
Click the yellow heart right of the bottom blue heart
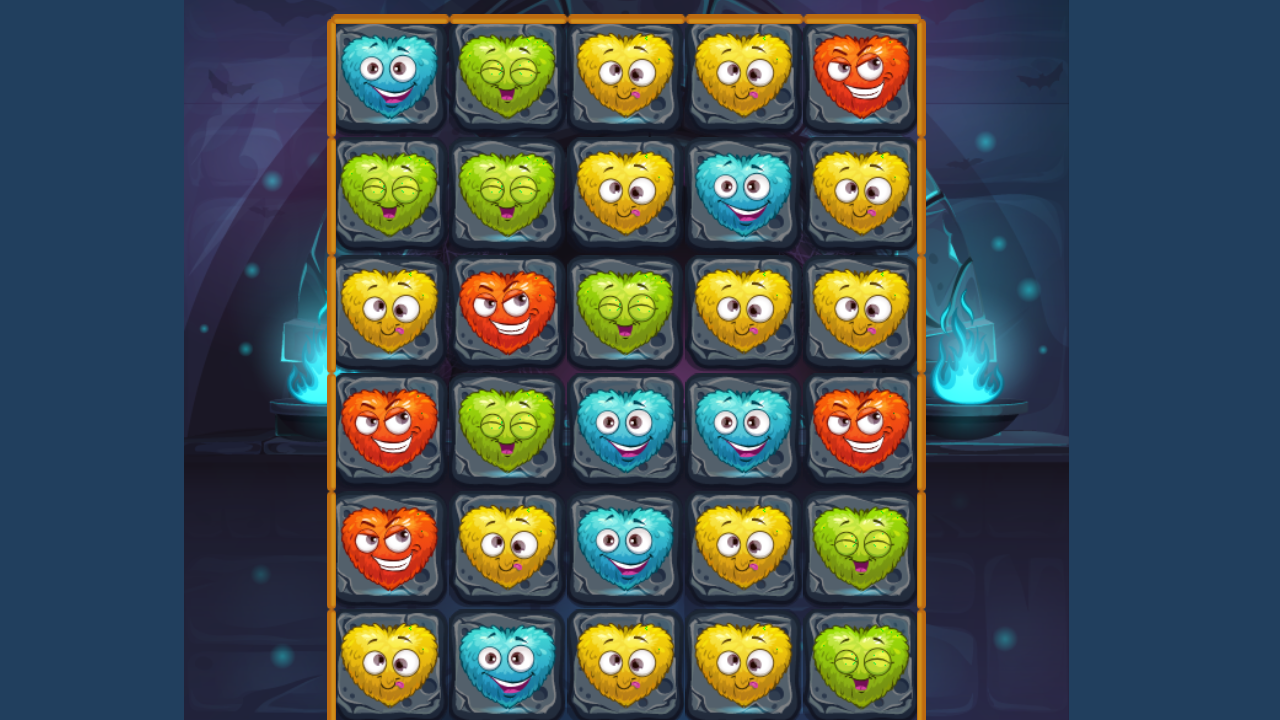pyautogui.click(x=623, y=665)
